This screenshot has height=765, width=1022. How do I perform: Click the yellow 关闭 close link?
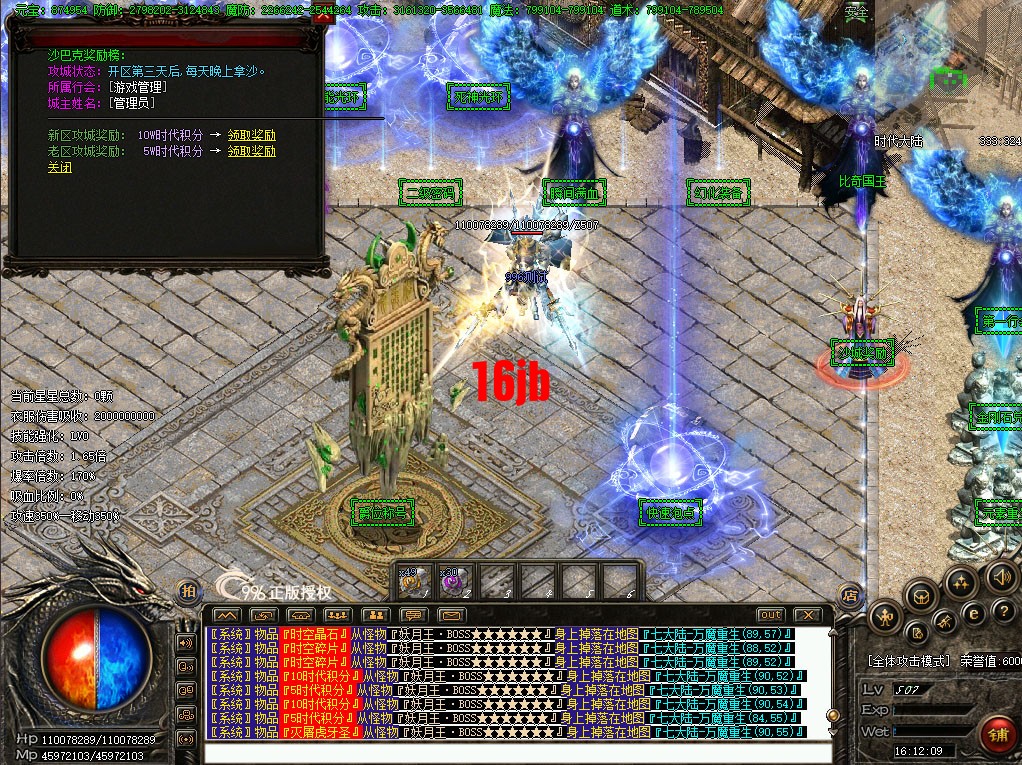click(60, 168)
